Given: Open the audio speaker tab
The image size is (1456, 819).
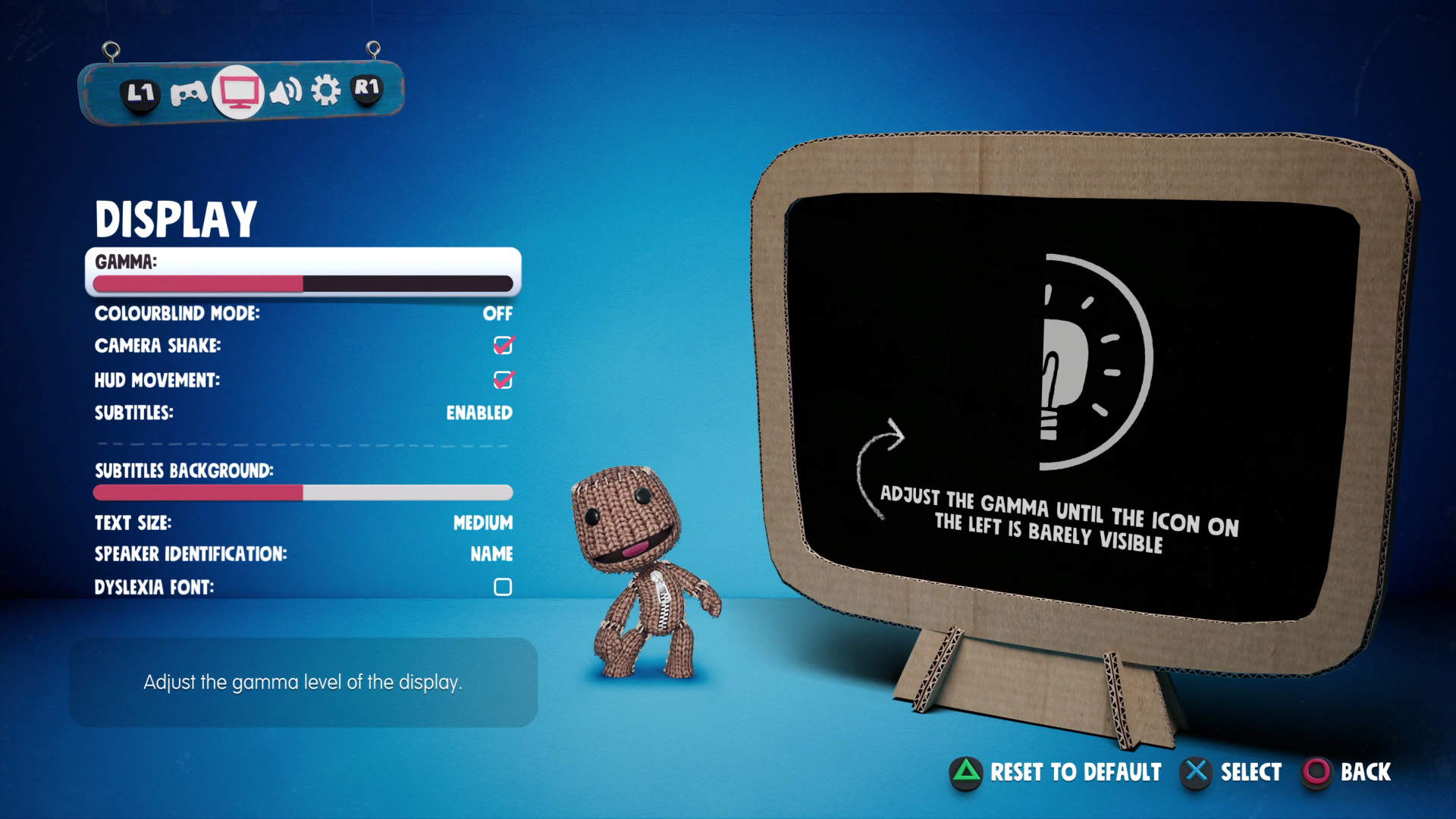Looking at the screenshot, I should pos(286,92).
